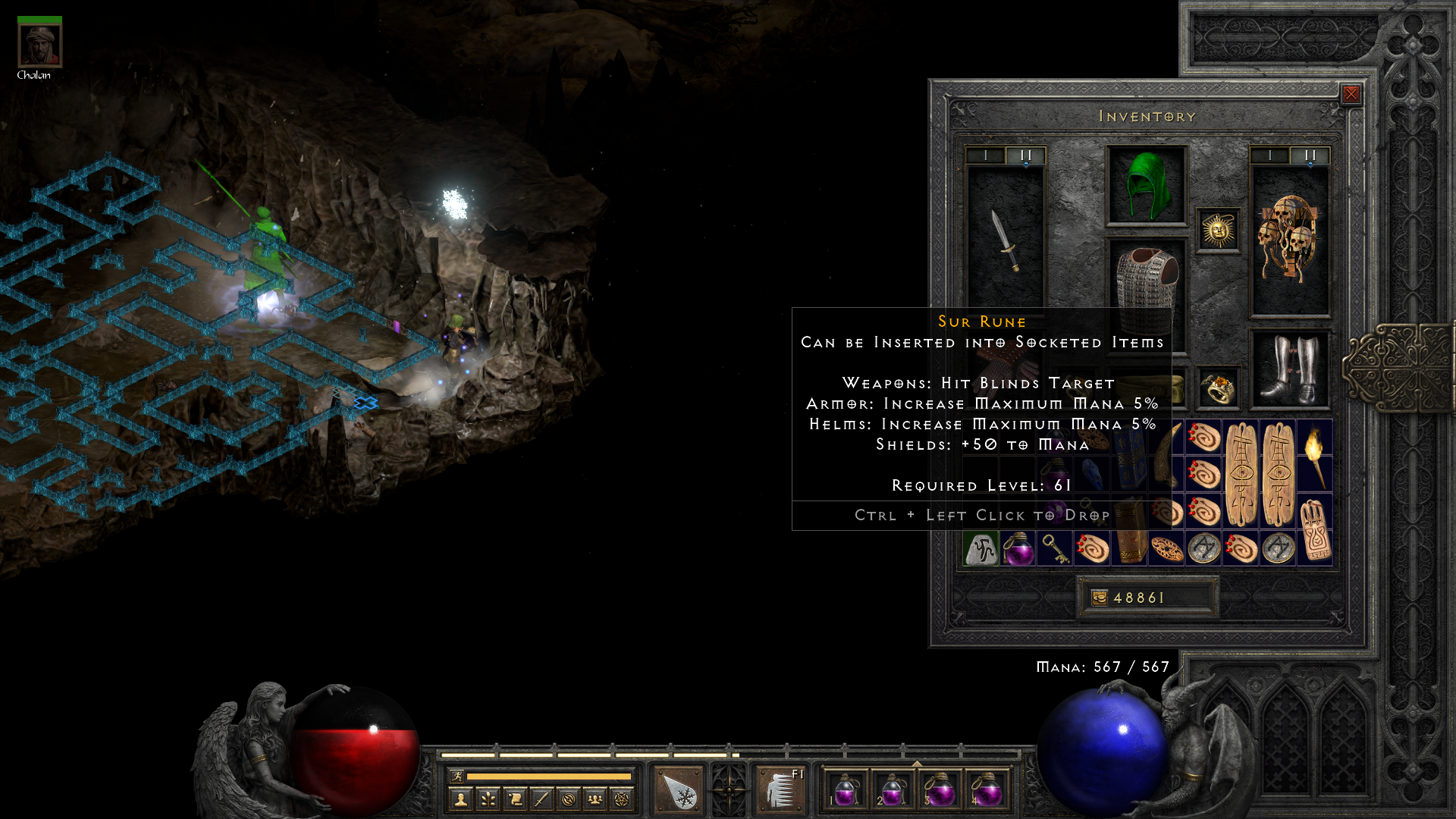Open the character stats screen
1456x819 pixels.
click(x=460, y=798)
